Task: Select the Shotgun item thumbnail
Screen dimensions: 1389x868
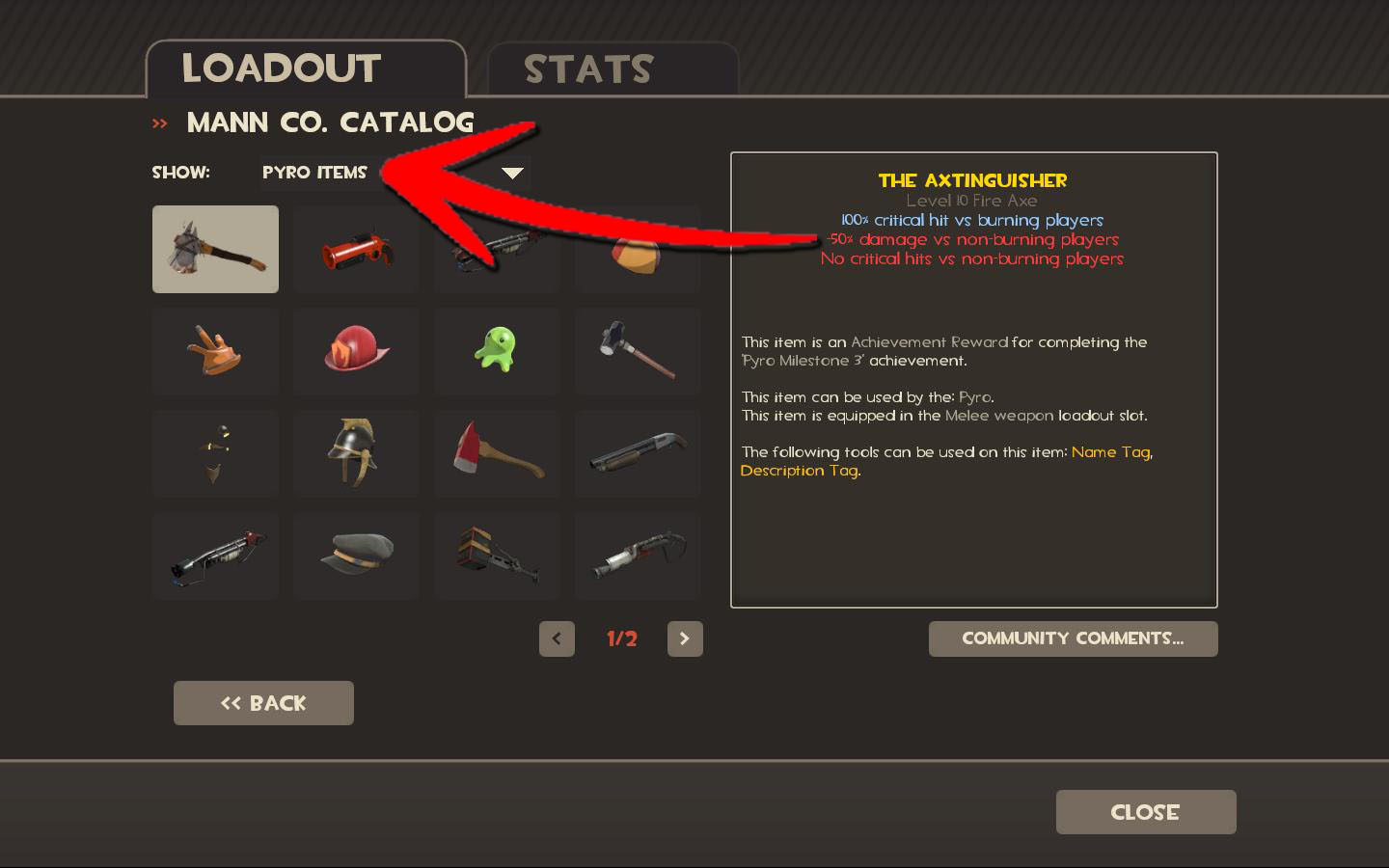Action: tap(638, 453)
